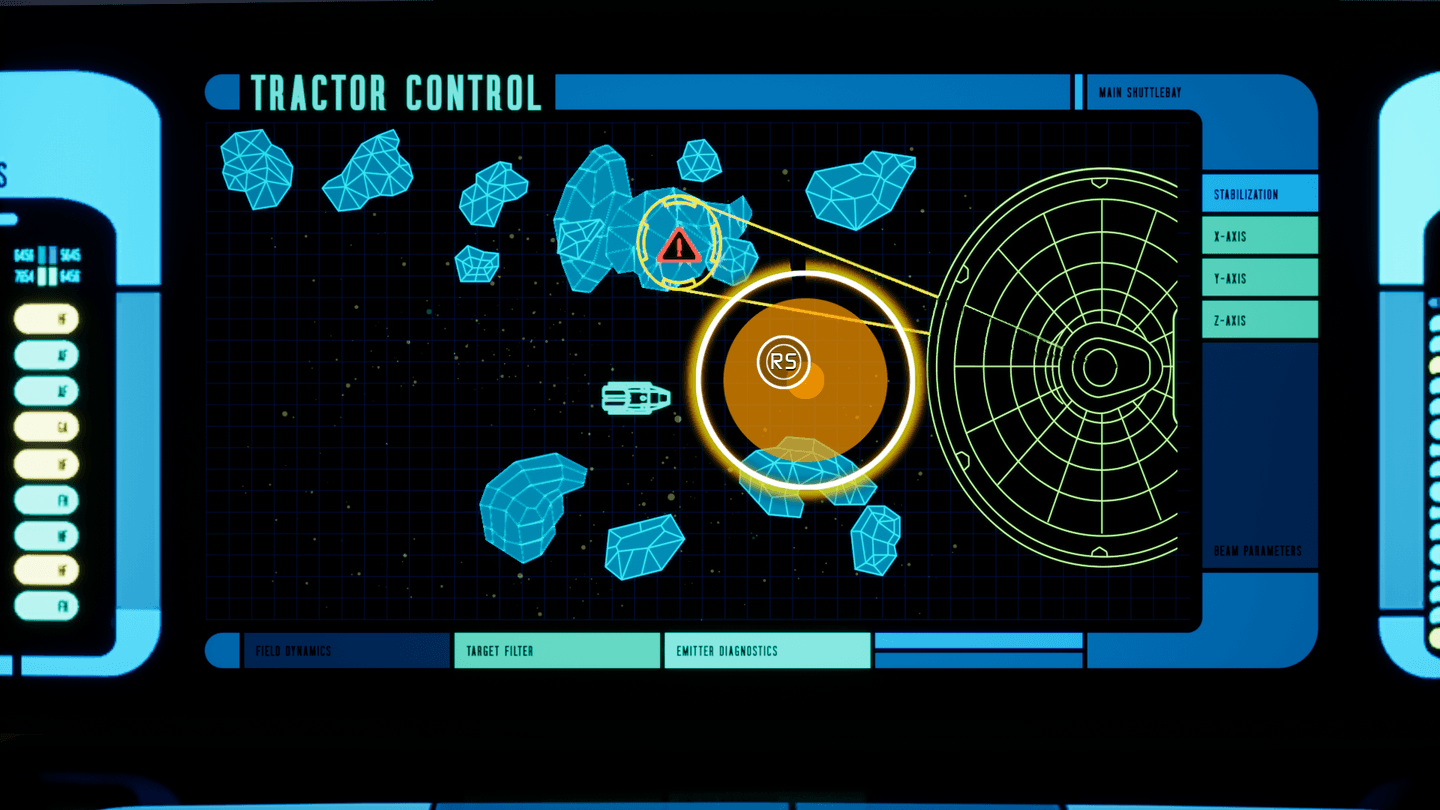This screenshot has width=1440, height=810.
Task: Enable the Z-AXIS stabilization control
Action: (x=1259, y=319)
